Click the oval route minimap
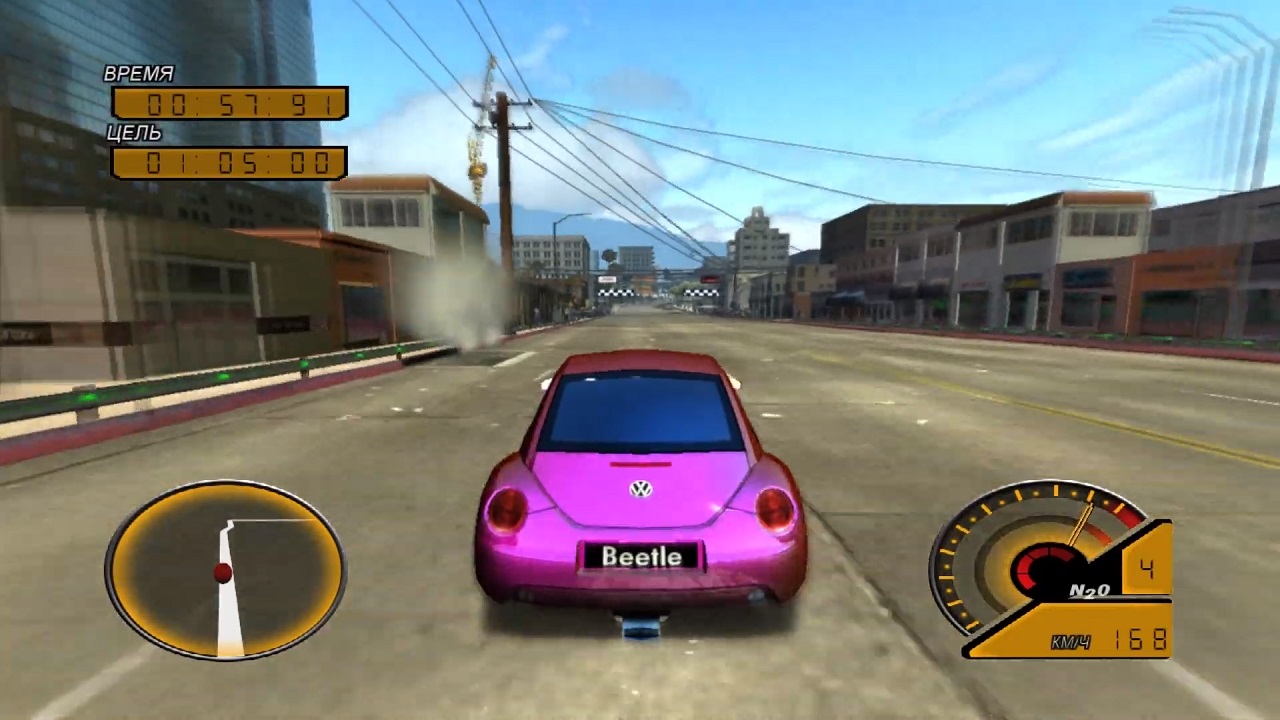The image size is (1280, 720). coord(225,569)
